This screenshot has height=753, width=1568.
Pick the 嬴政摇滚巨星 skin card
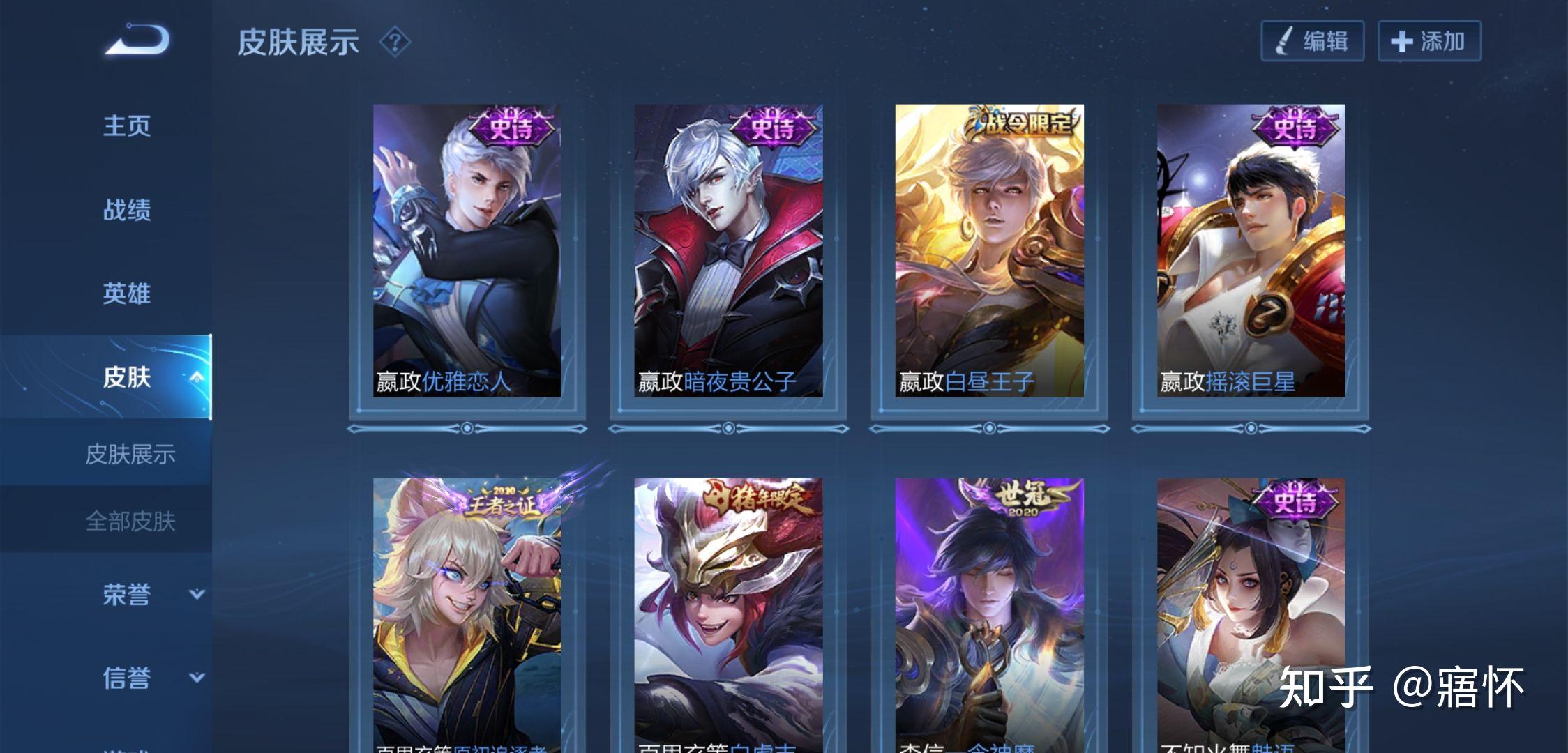[x=1251, y=251]
